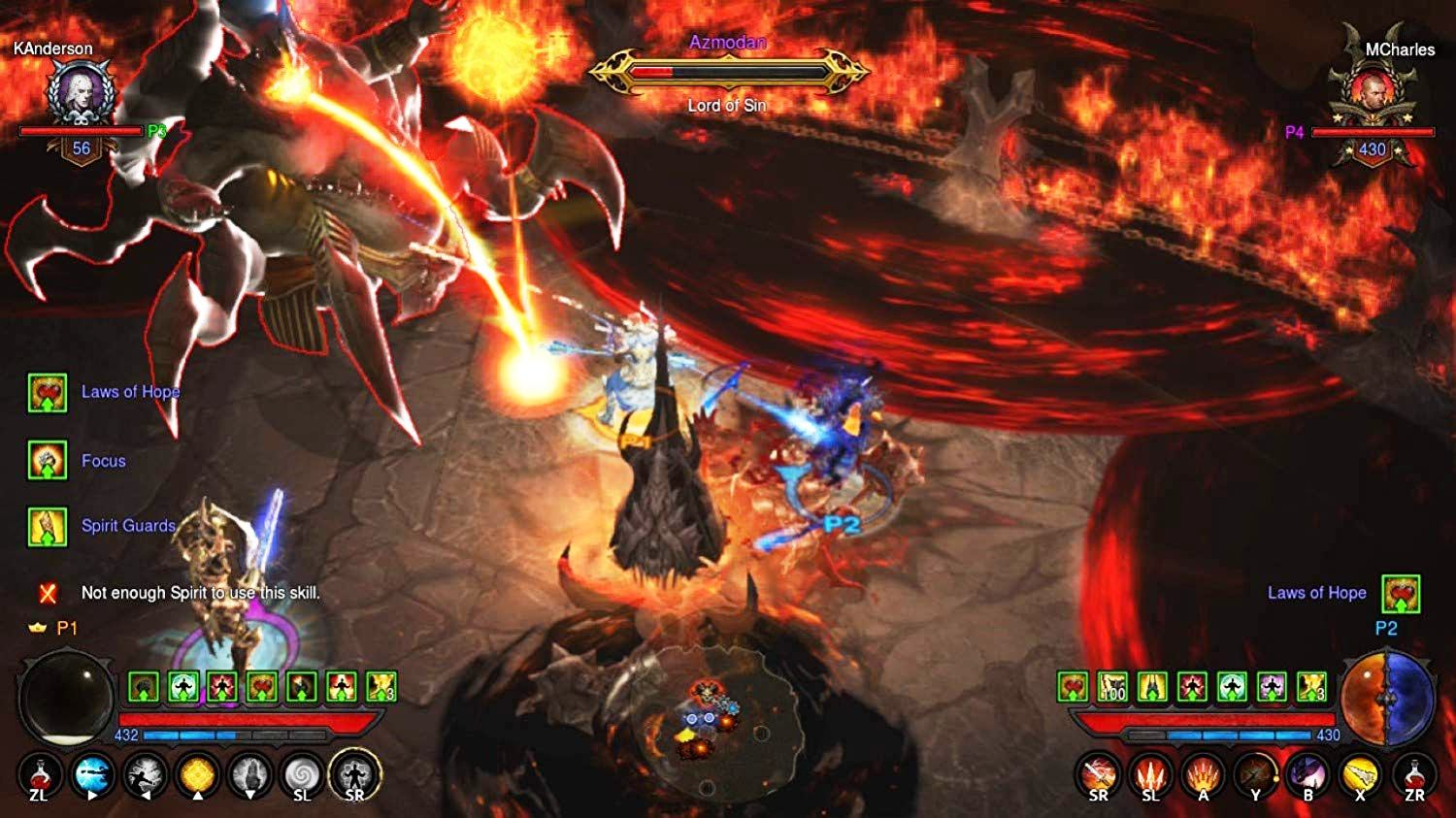1456x818 pixels.
Task: Click the golden triangle-slot skill icon
Action: pyautogui.click(x=196, y=776)
